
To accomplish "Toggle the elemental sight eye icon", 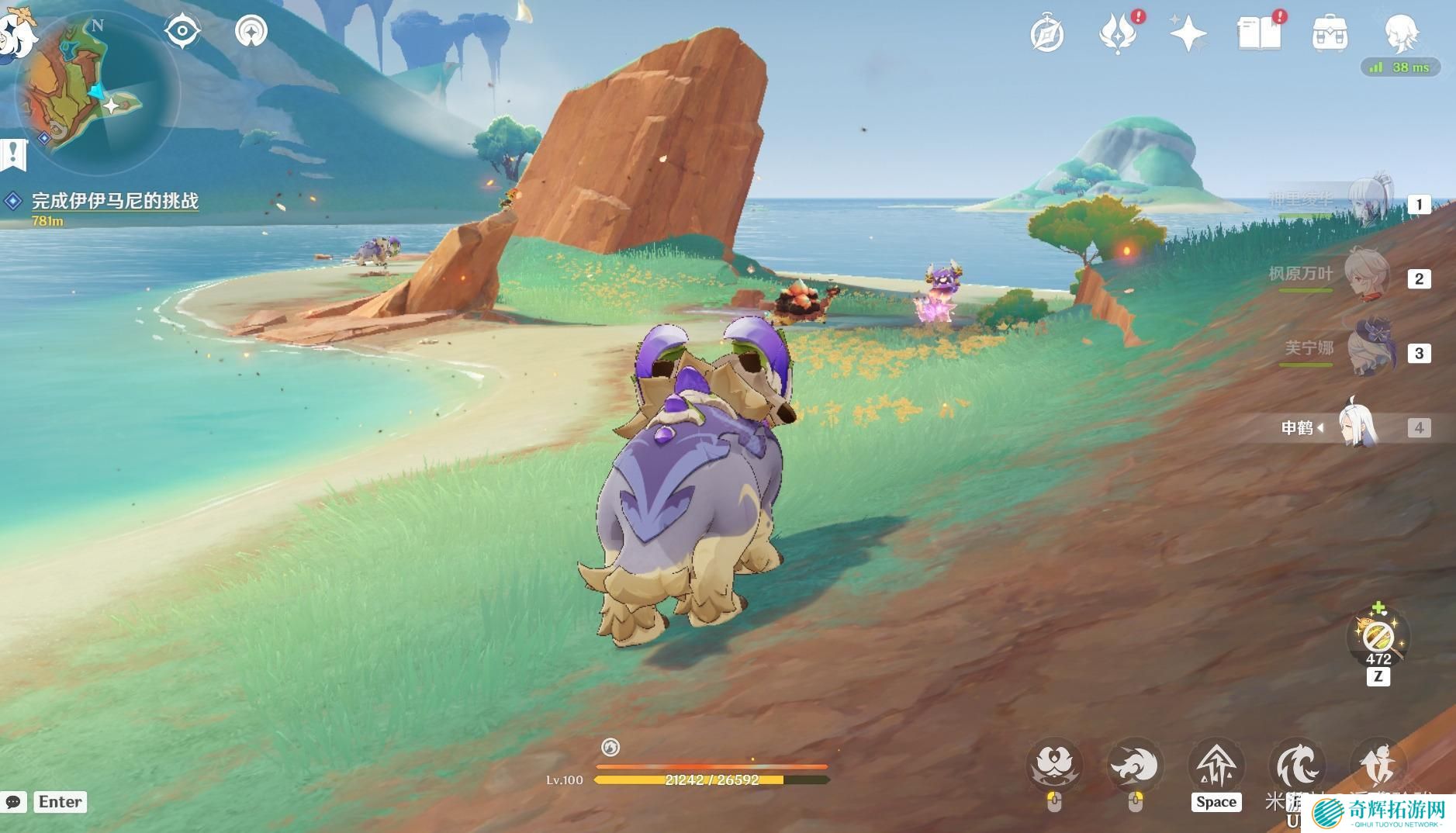I will (182, 32).
